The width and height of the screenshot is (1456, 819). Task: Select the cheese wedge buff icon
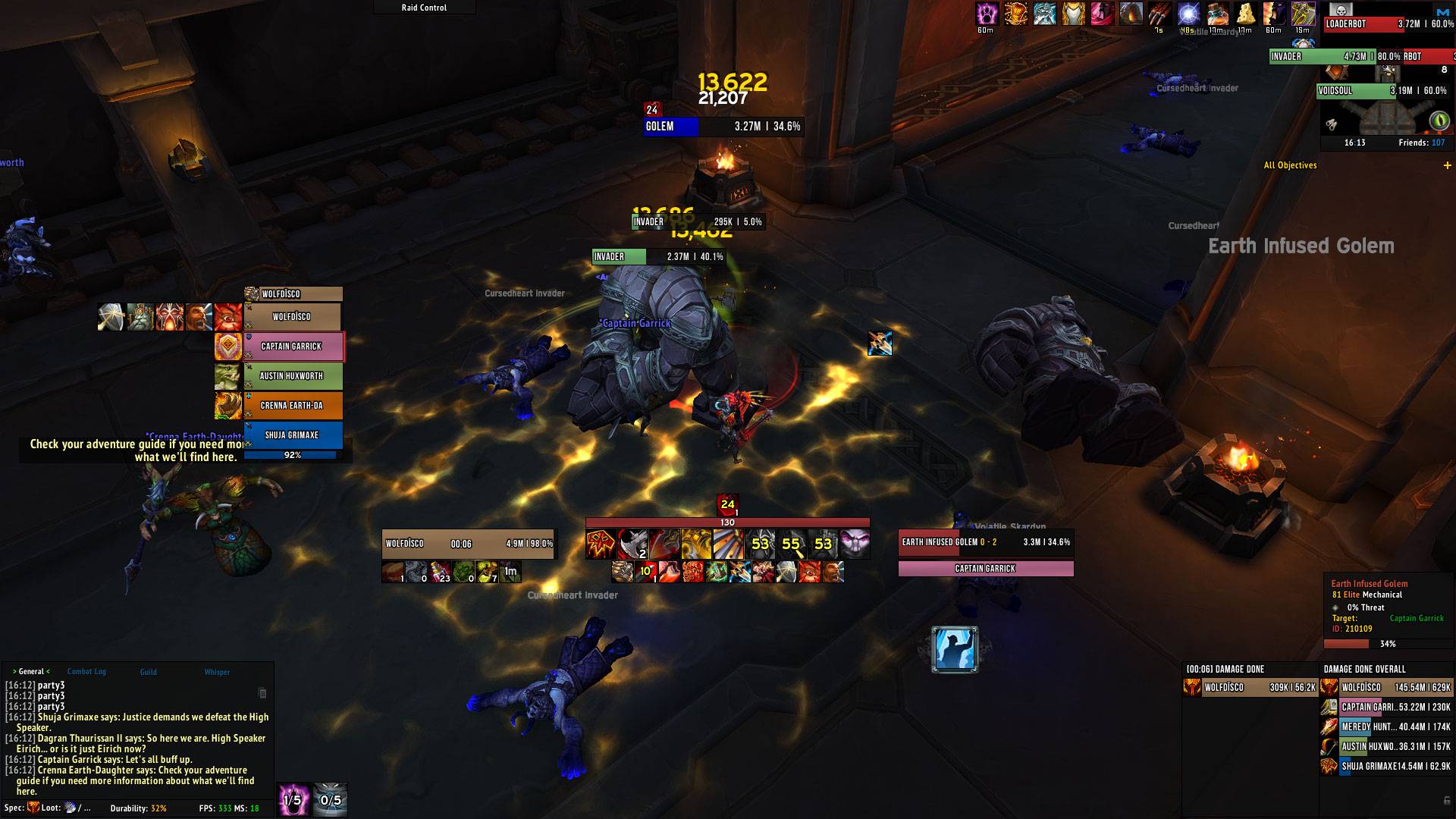[1245, 14]
